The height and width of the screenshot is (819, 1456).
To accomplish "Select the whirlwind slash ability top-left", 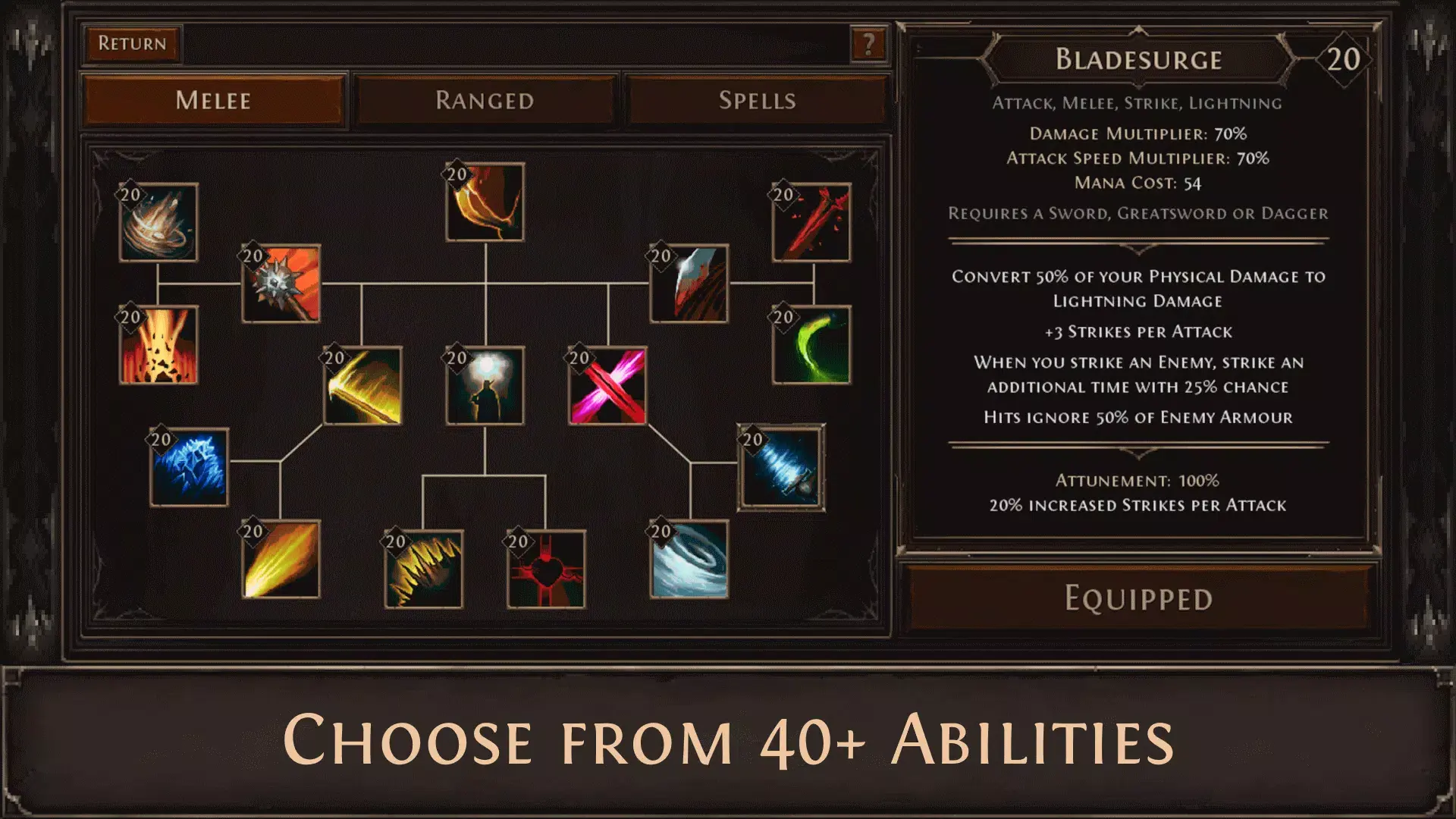I will (158, 224).
